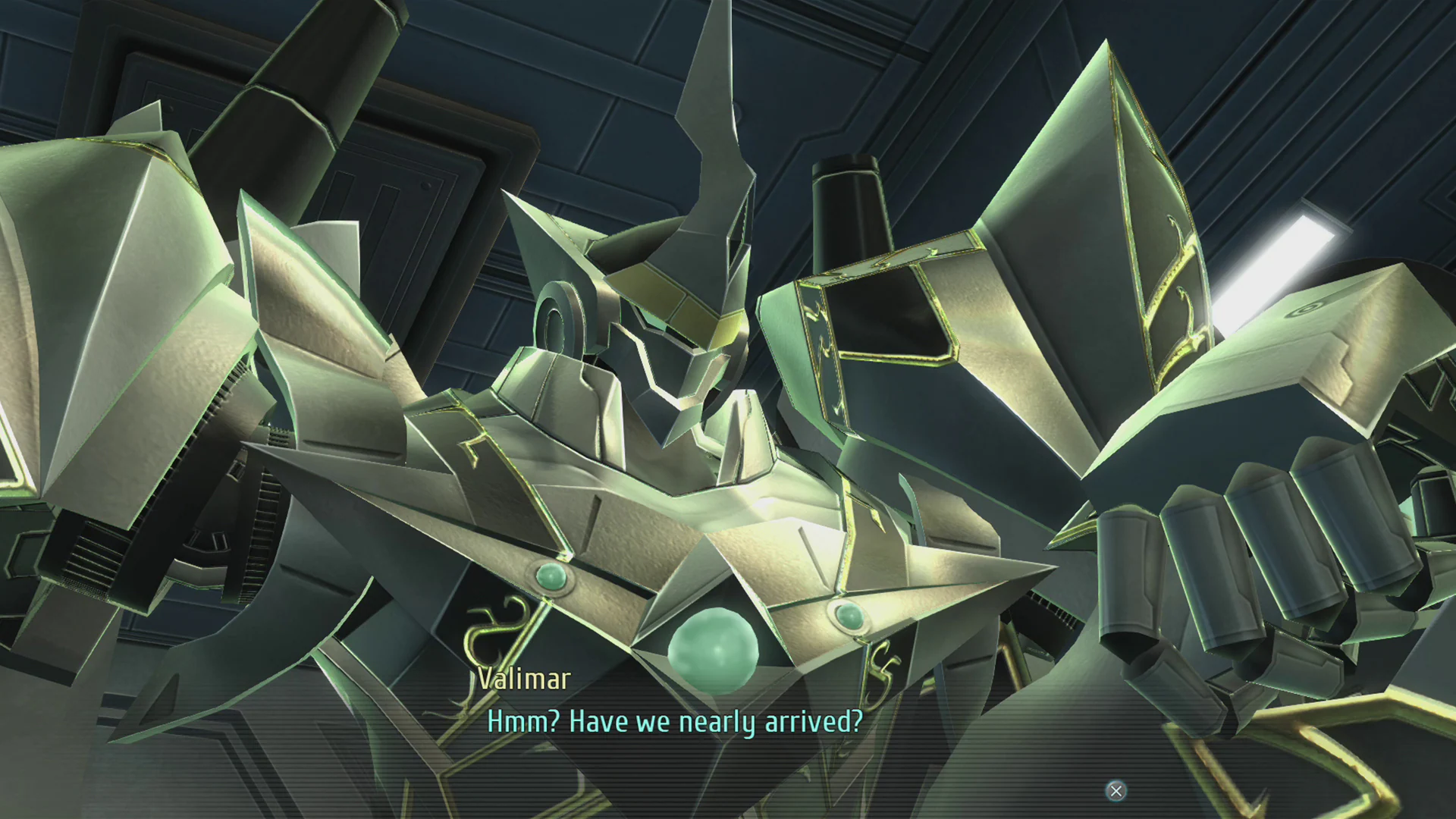Advance the dialogue Hmm? Have we nearly arrived?
This screenshot has height=819, width=1456.
(675, 721)
